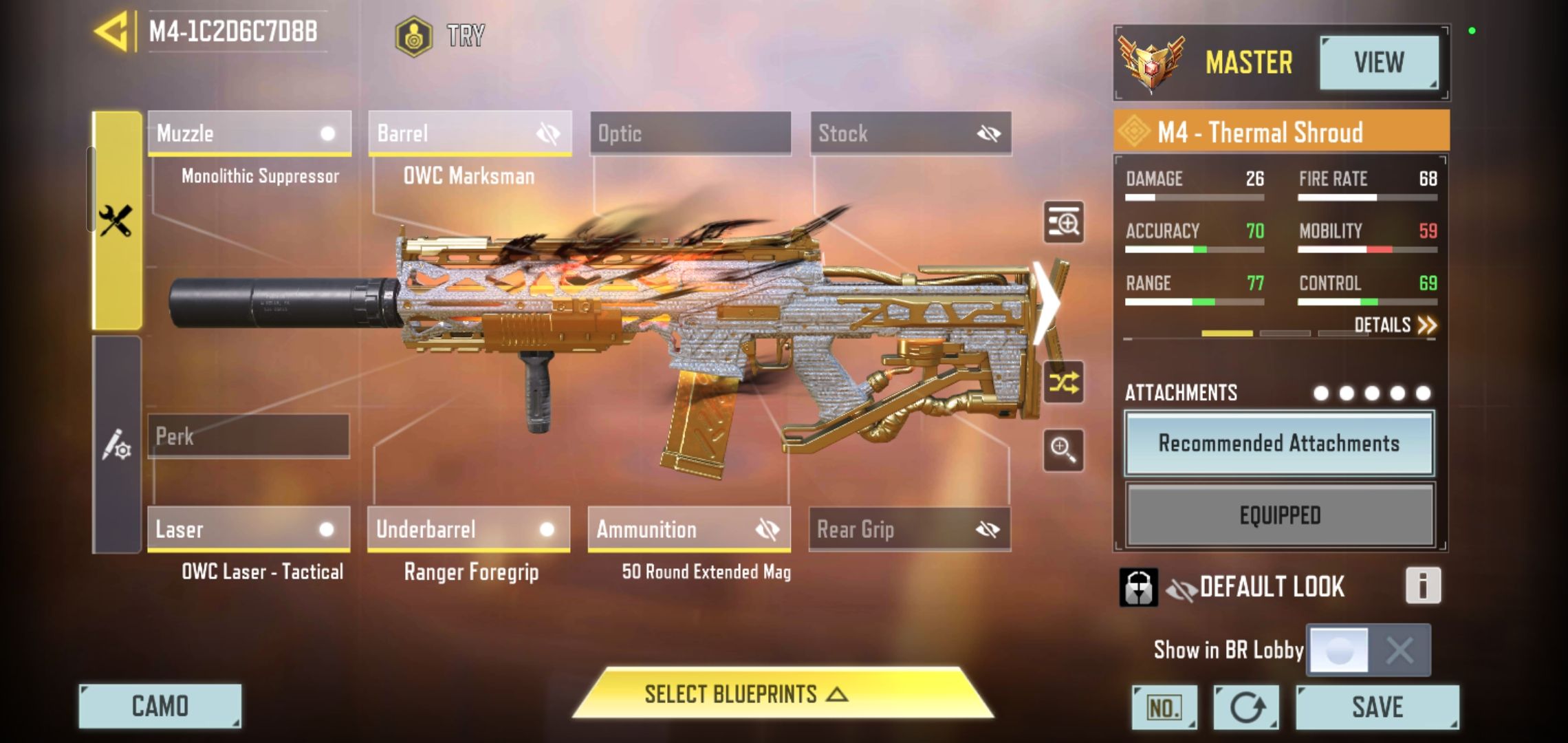Open the Muzzle attachment slot

pyautogui.click(x=249, y=133)
